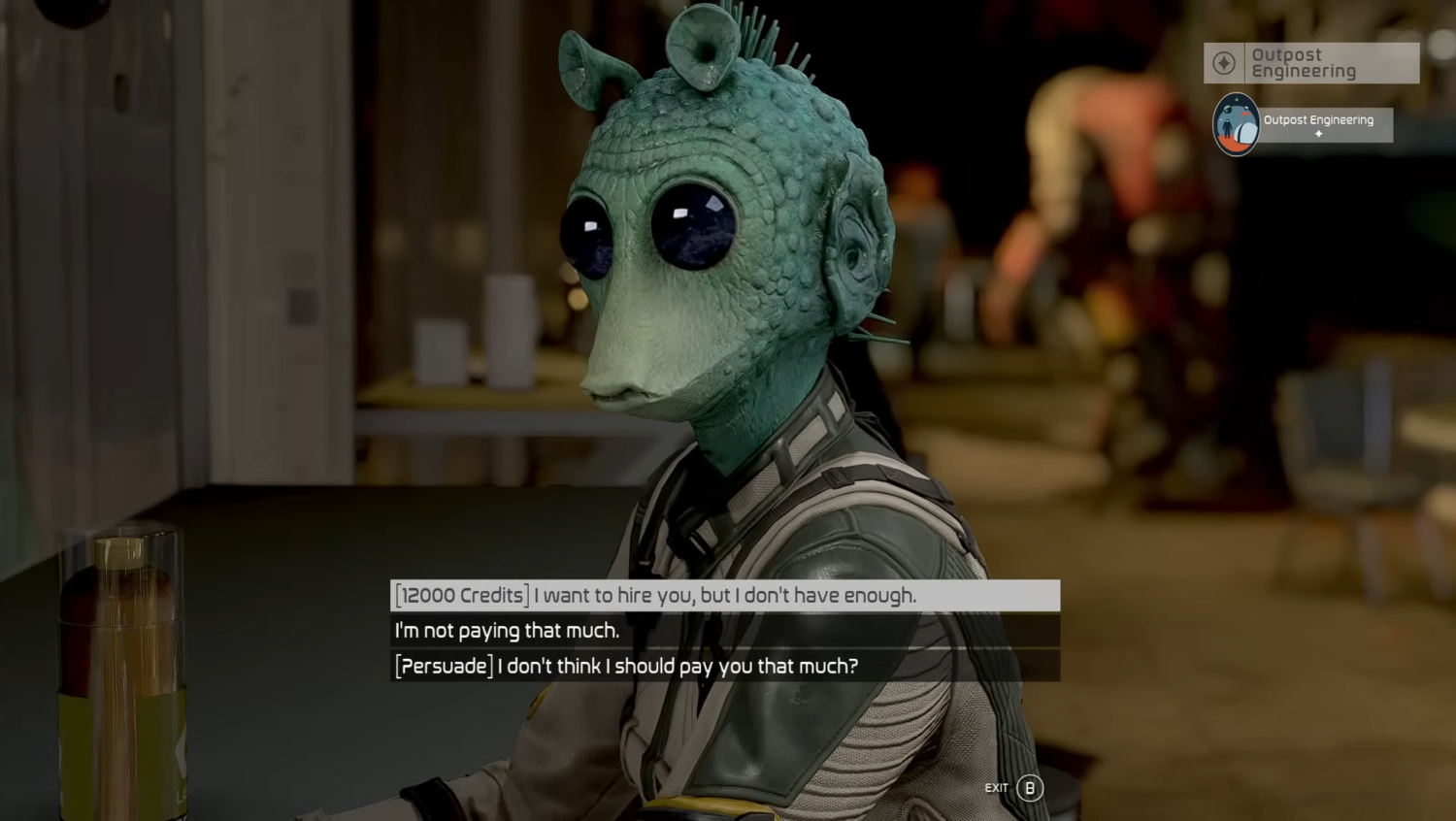
Task: Click the dome habitat graphic on the patch
Action: pos(1247,133)
